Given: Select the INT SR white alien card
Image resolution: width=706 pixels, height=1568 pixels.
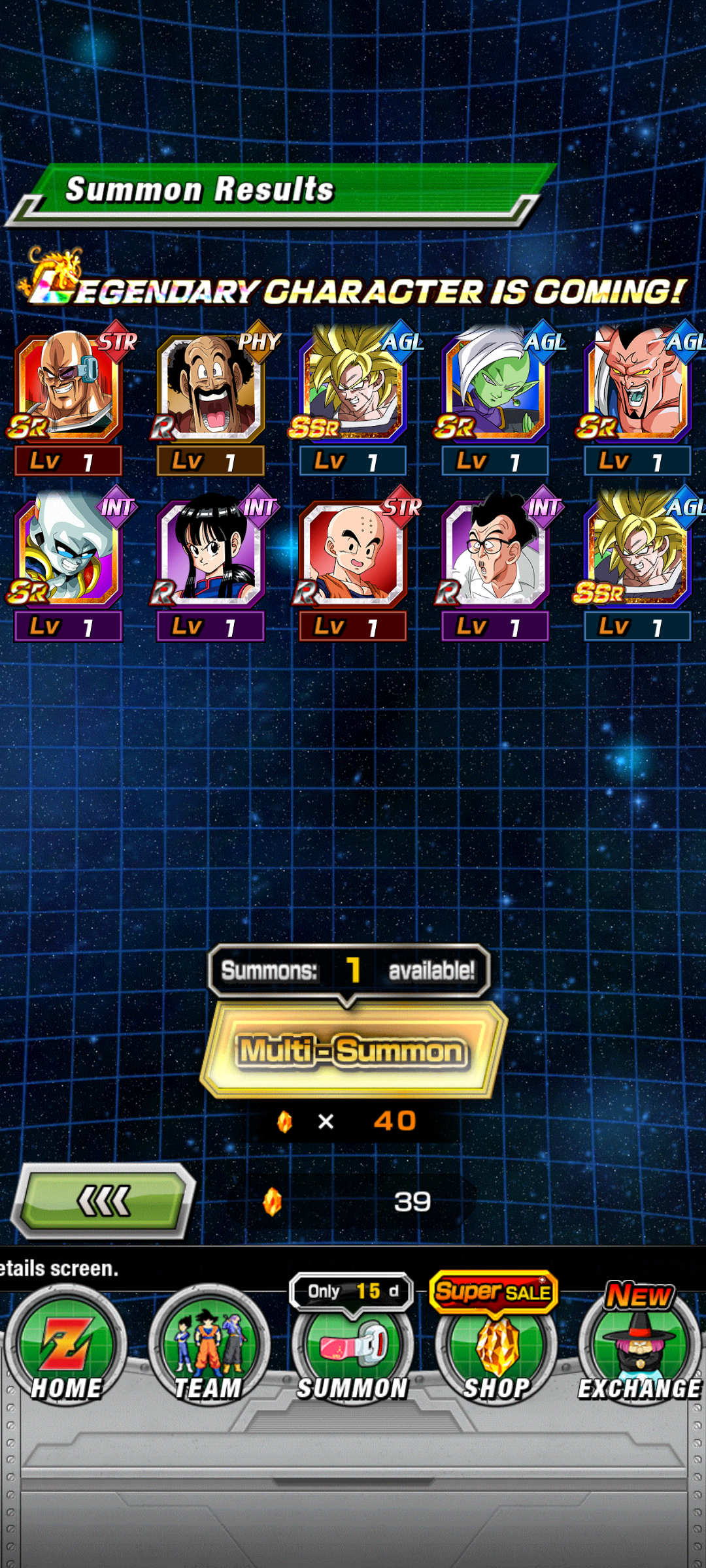Looking at the screenshot, I should tap(69, 552).
